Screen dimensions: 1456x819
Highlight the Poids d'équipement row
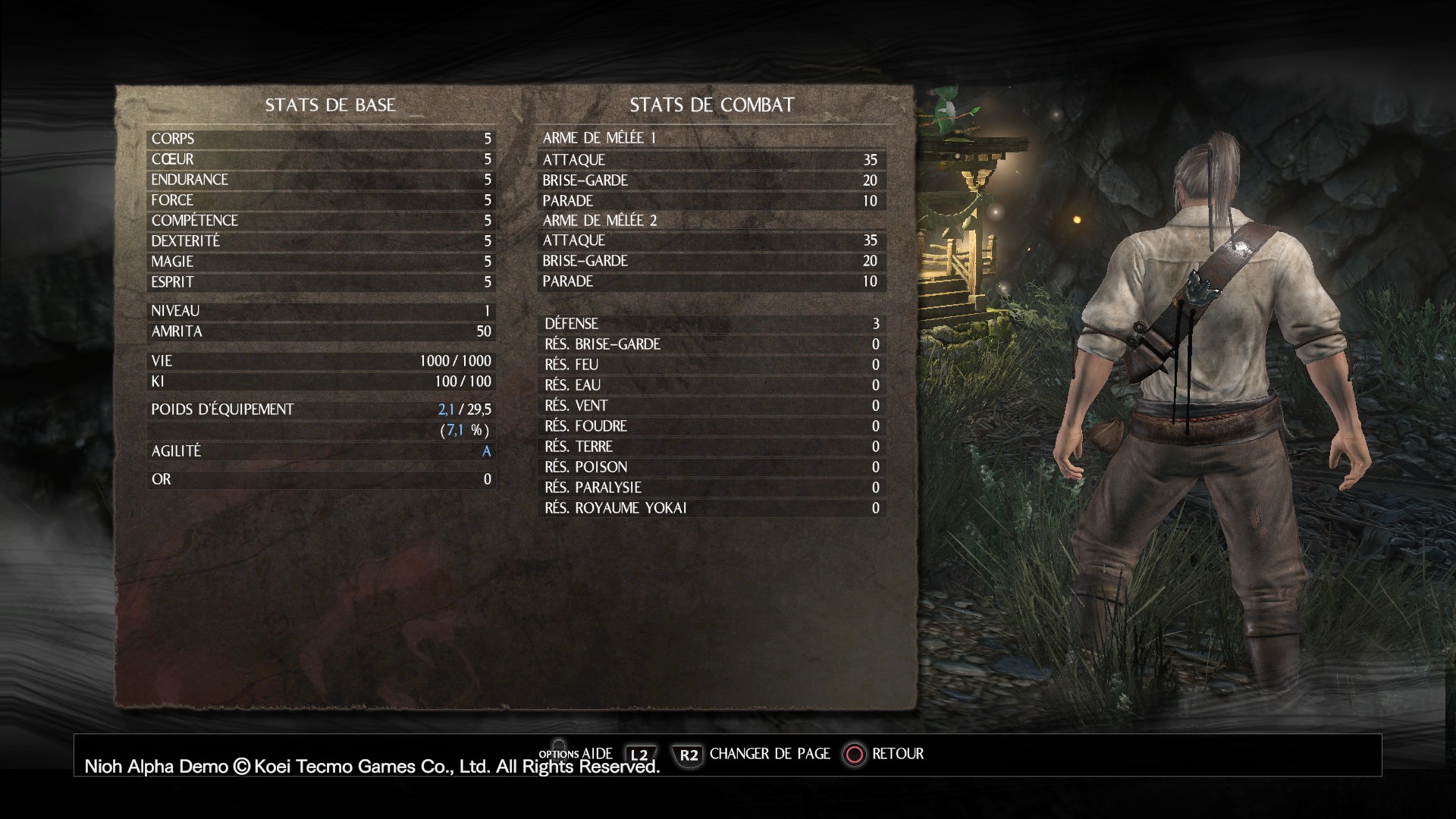[321, 409]
